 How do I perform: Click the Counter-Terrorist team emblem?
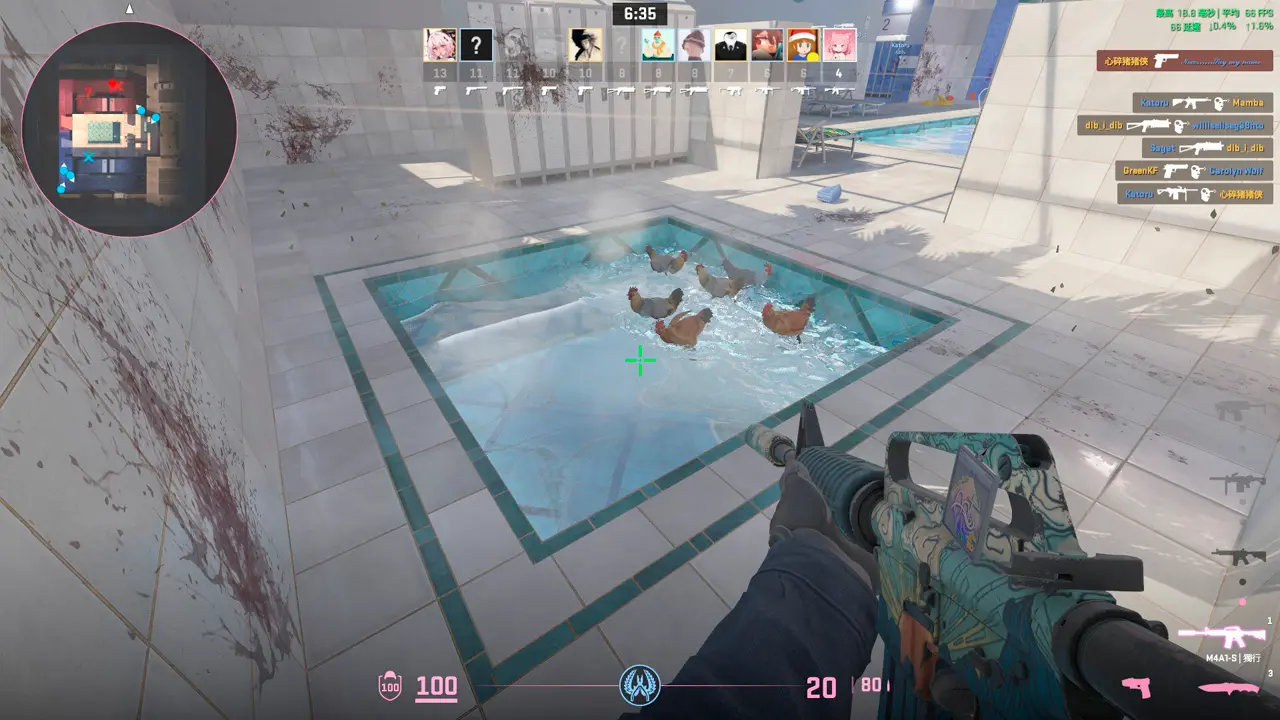point(639,685)
